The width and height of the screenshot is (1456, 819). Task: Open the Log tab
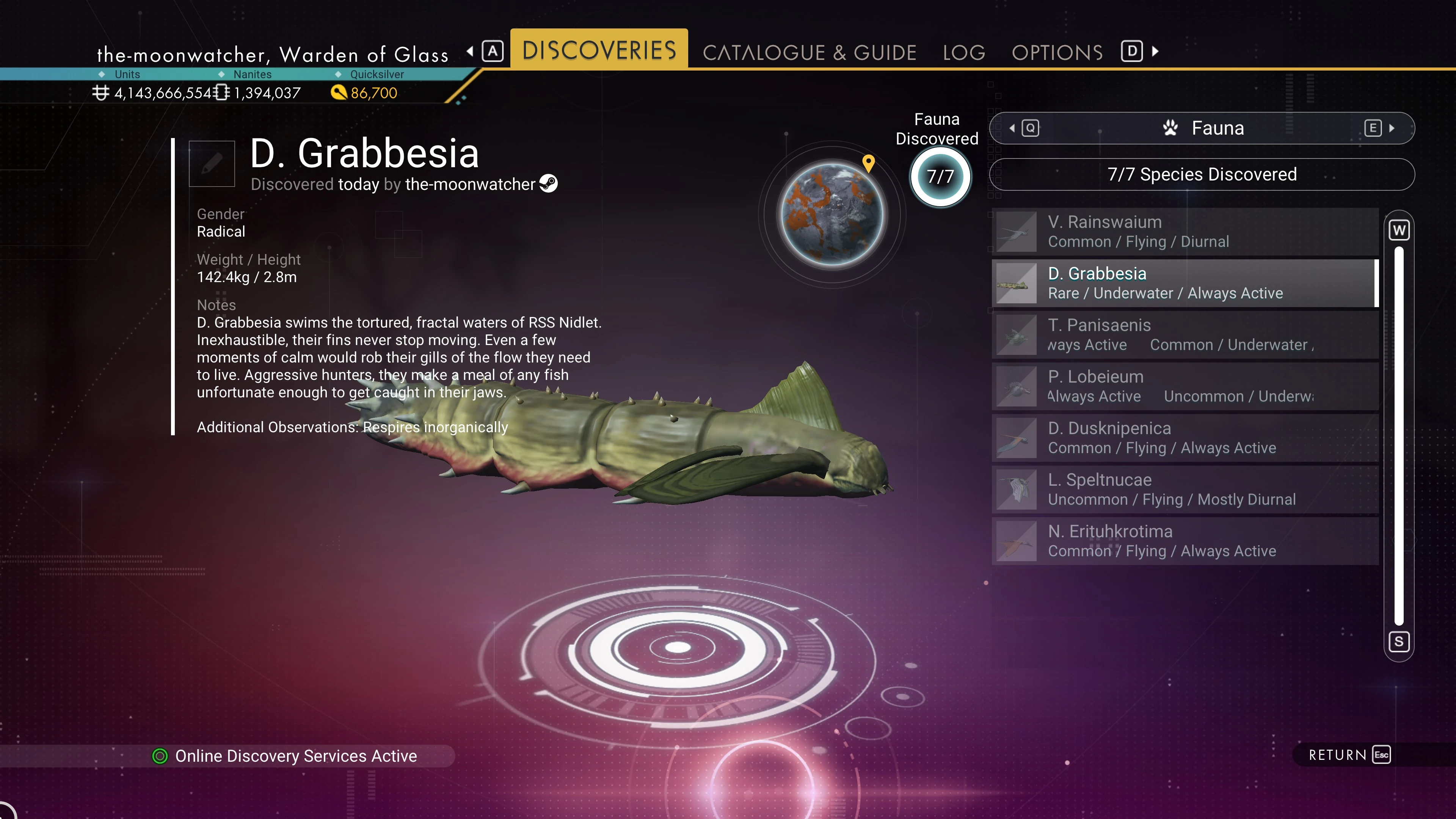(964, 53)
